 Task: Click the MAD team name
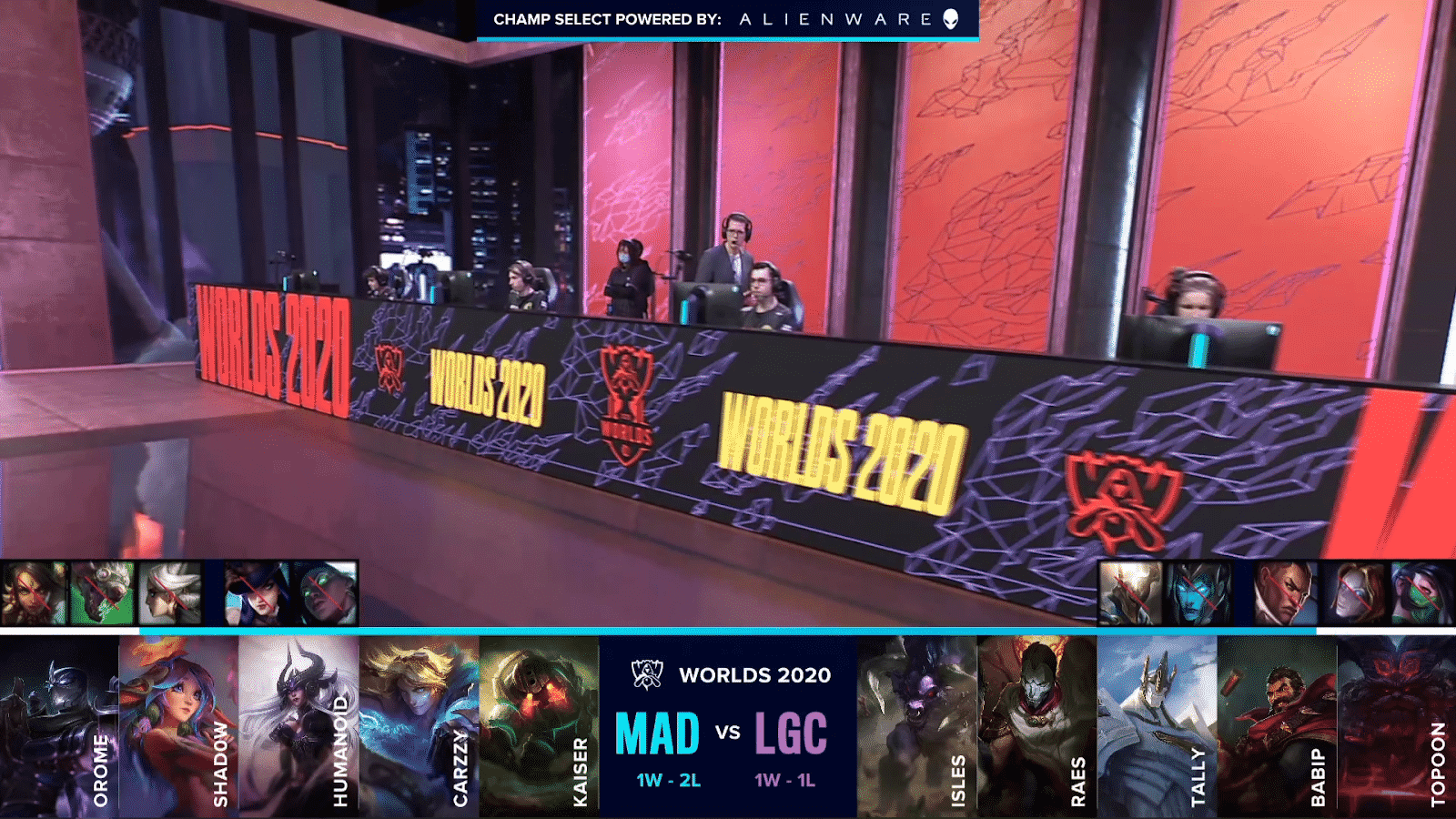(657, 733)
